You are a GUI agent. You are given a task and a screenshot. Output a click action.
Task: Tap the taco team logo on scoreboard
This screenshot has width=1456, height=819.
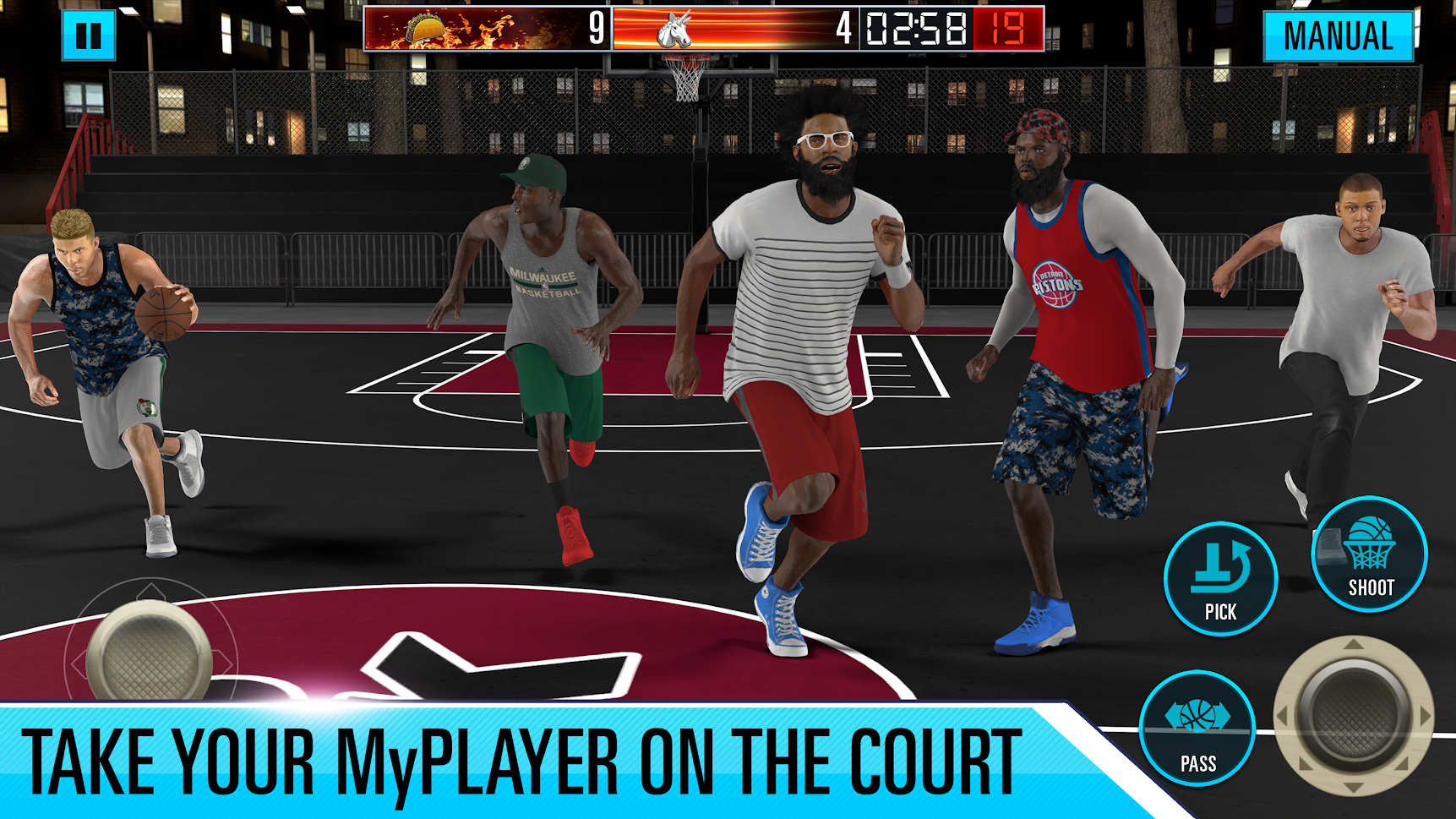[425, 28]
